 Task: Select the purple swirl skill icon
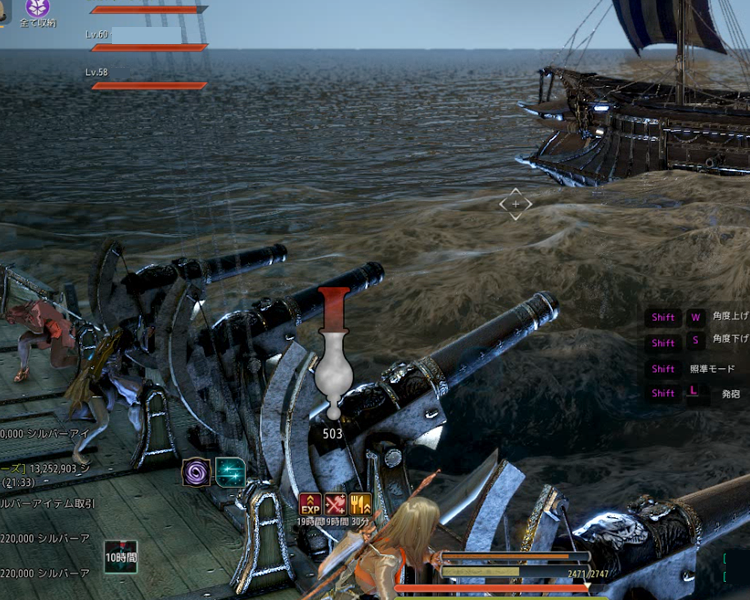click(196, 472)
